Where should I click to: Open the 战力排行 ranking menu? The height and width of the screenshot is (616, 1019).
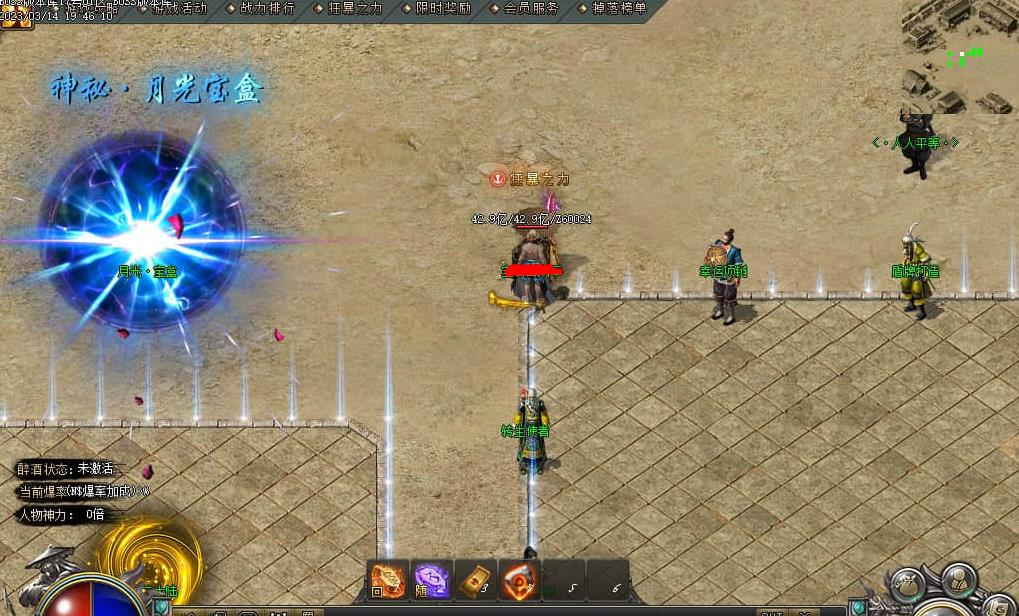click(x=262, y=8)
